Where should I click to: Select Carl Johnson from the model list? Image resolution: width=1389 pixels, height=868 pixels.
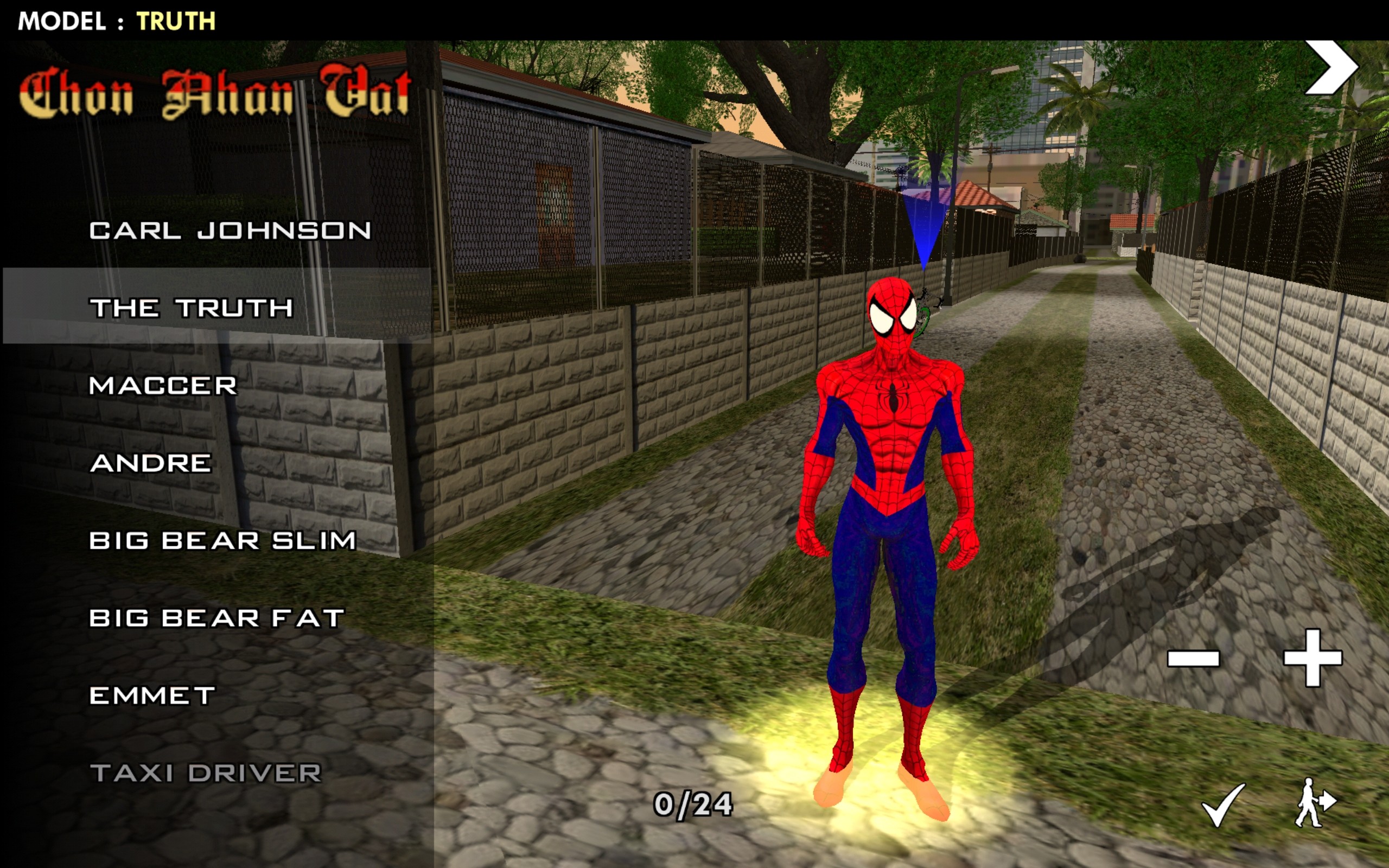tap(230, 231)
